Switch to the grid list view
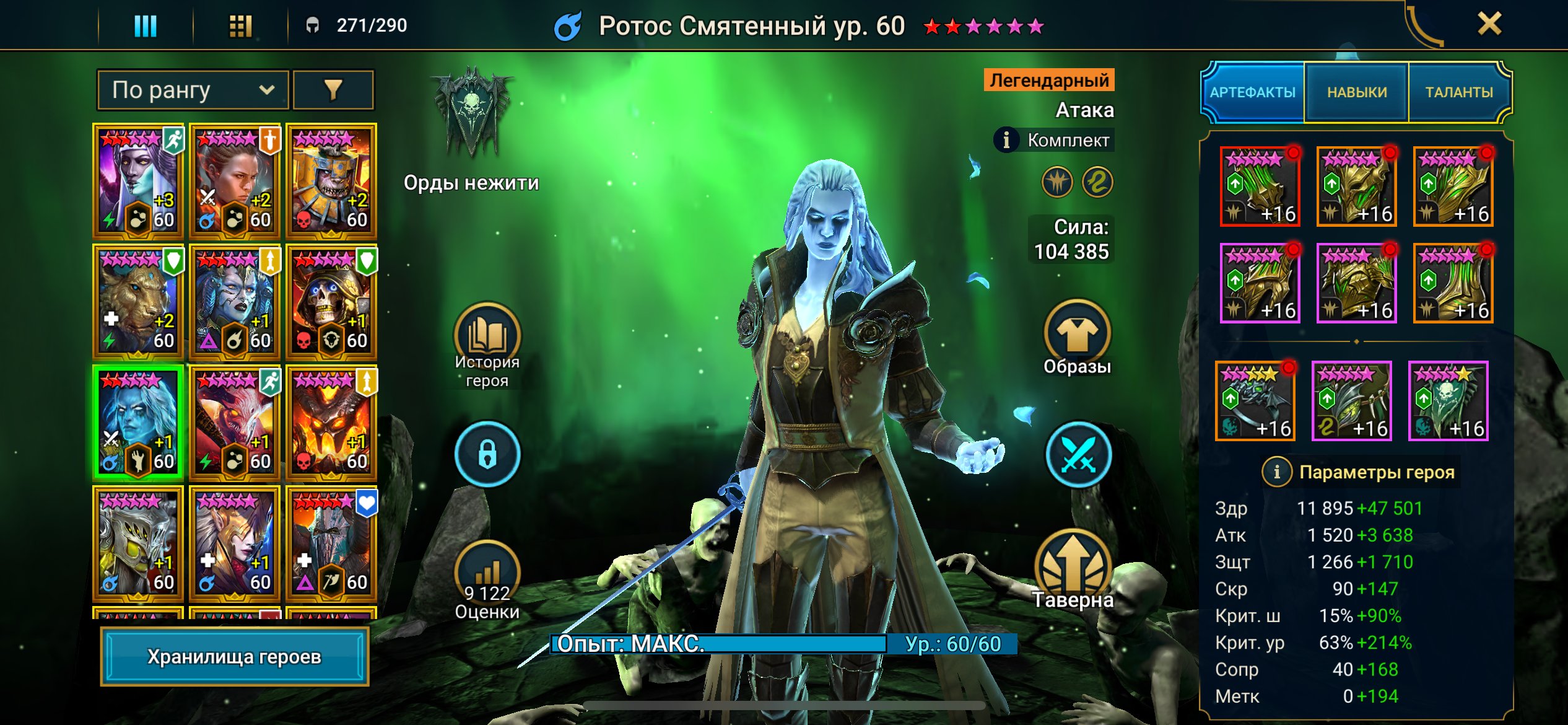The image size is (1568, 725). pos(240,26)
